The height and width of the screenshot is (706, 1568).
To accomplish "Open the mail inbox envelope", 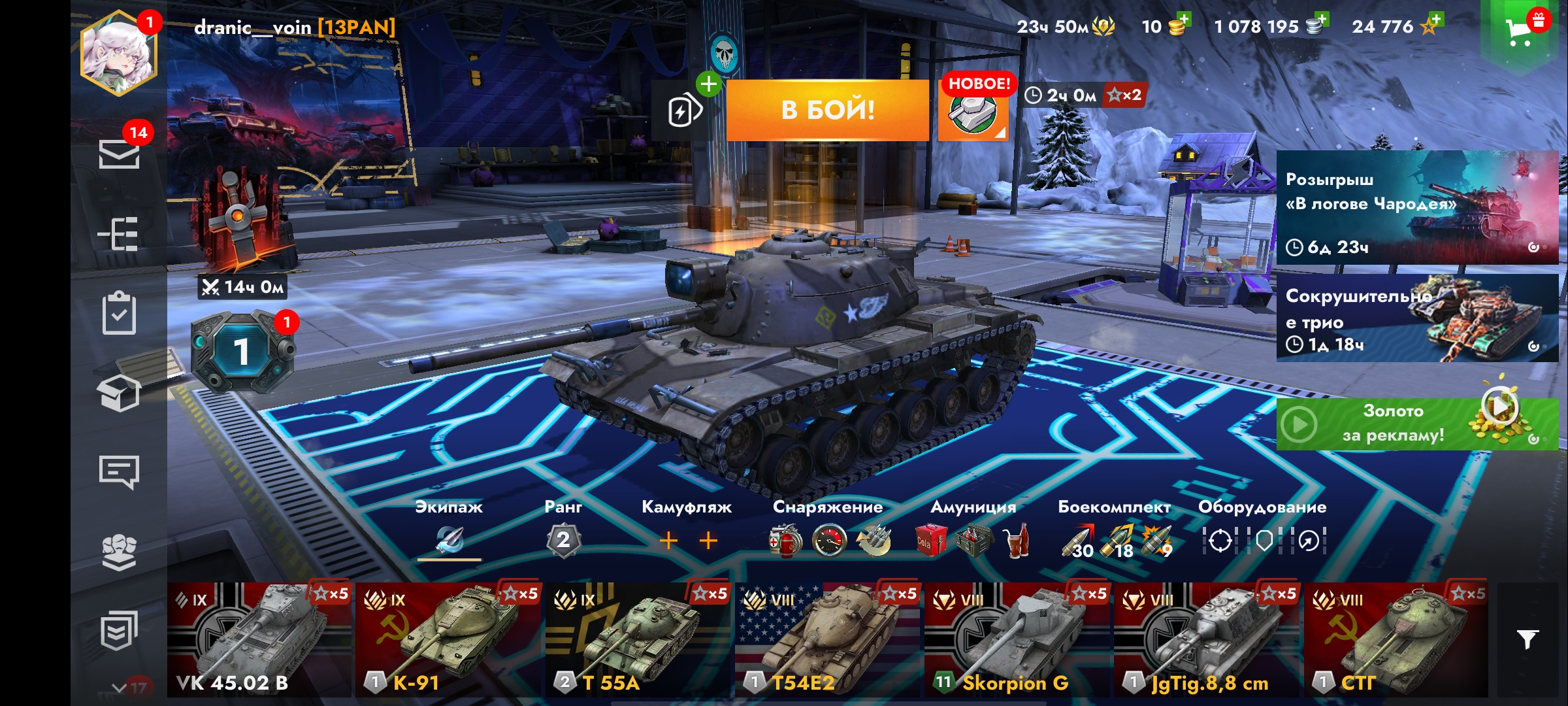I will click(x=119, y=154).
